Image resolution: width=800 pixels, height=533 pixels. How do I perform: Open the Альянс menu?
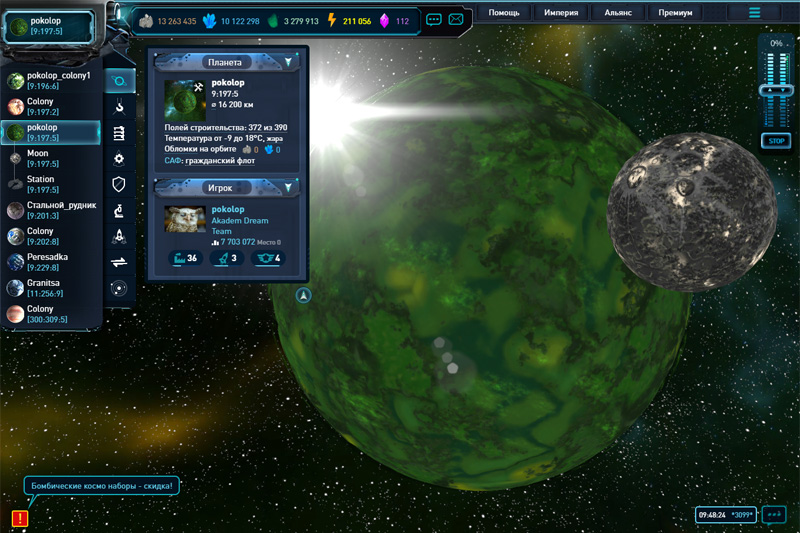coord(618,14)
